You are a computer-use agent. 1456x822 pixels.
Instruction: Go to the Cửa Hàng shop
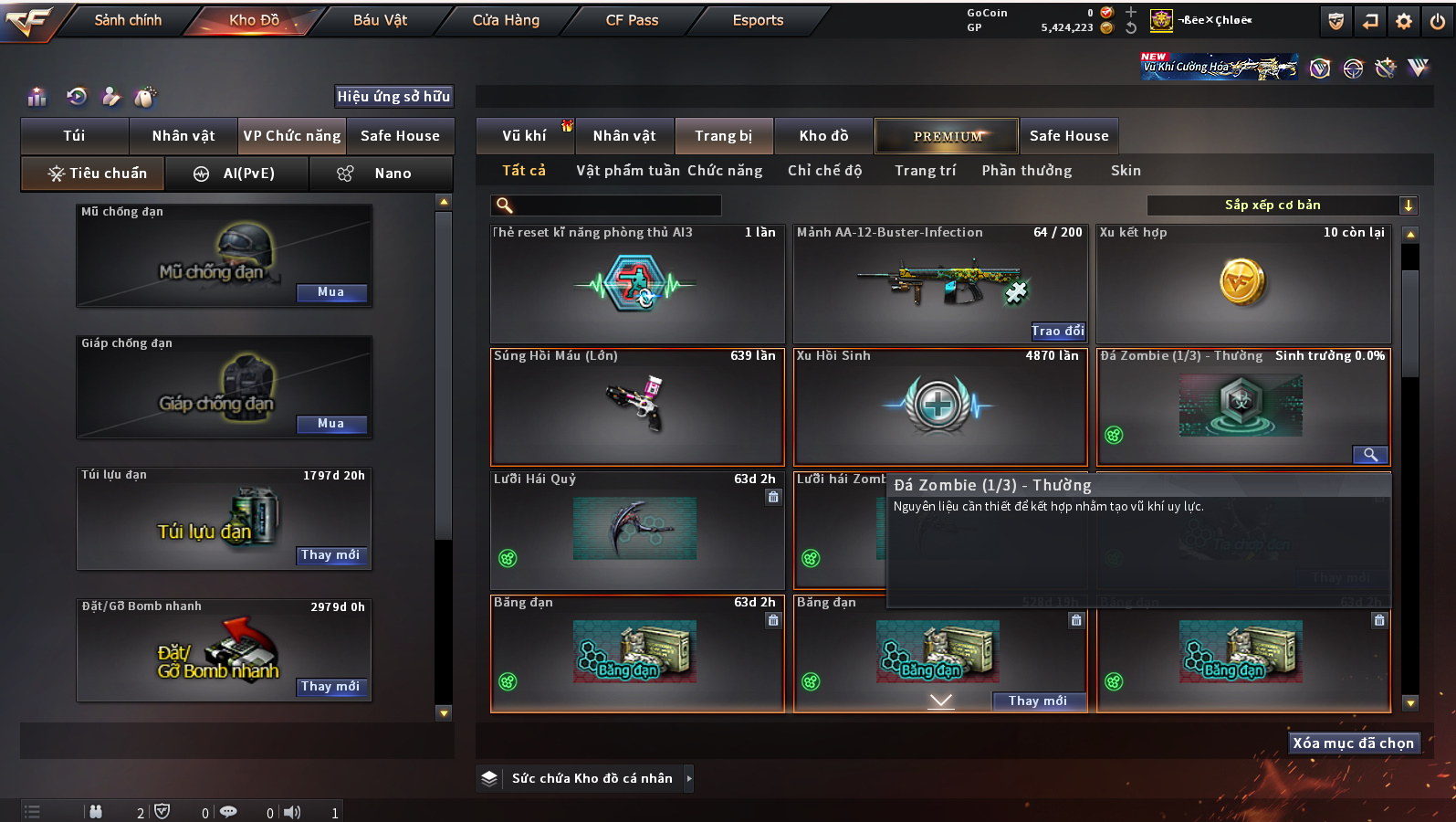coord(506,20)
